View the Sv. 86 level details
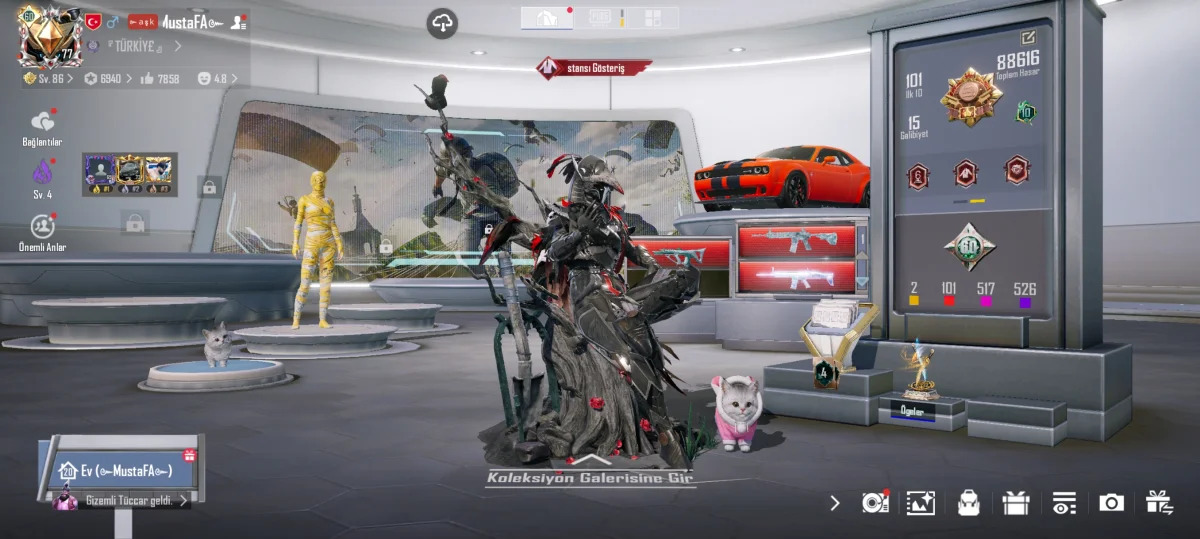Image resolution: width=1200 pixels, height=539 pixels. pyautogui.click(x=47, y=78)
